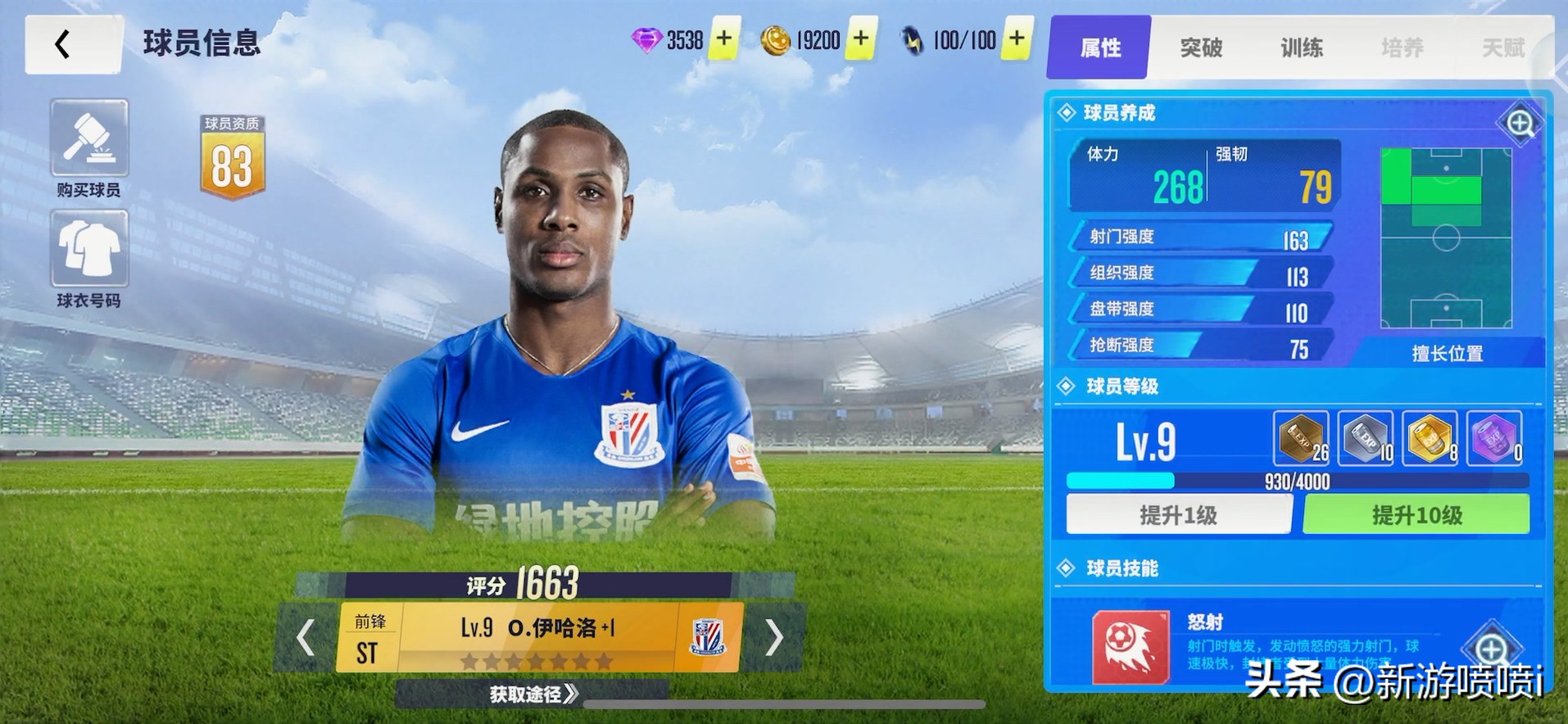Switch to the 突破 breakthrough tab

pyautogui.click(x=1201, y=48)
